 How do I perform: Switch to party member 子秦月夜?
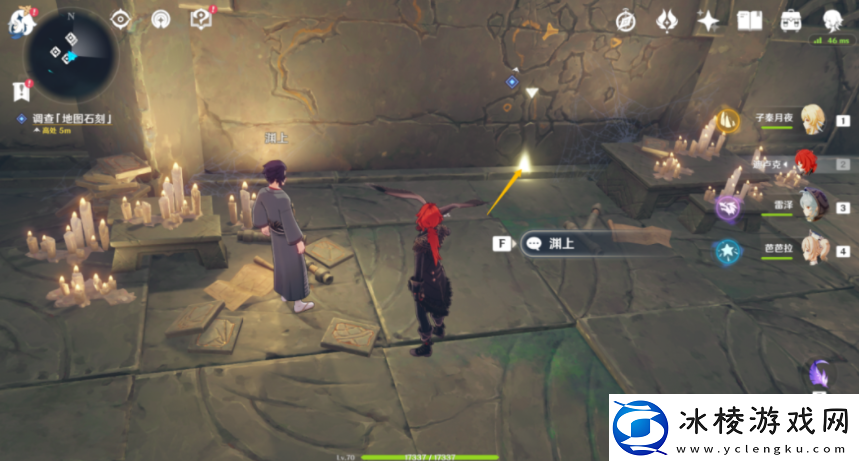[x=812, y=118]
